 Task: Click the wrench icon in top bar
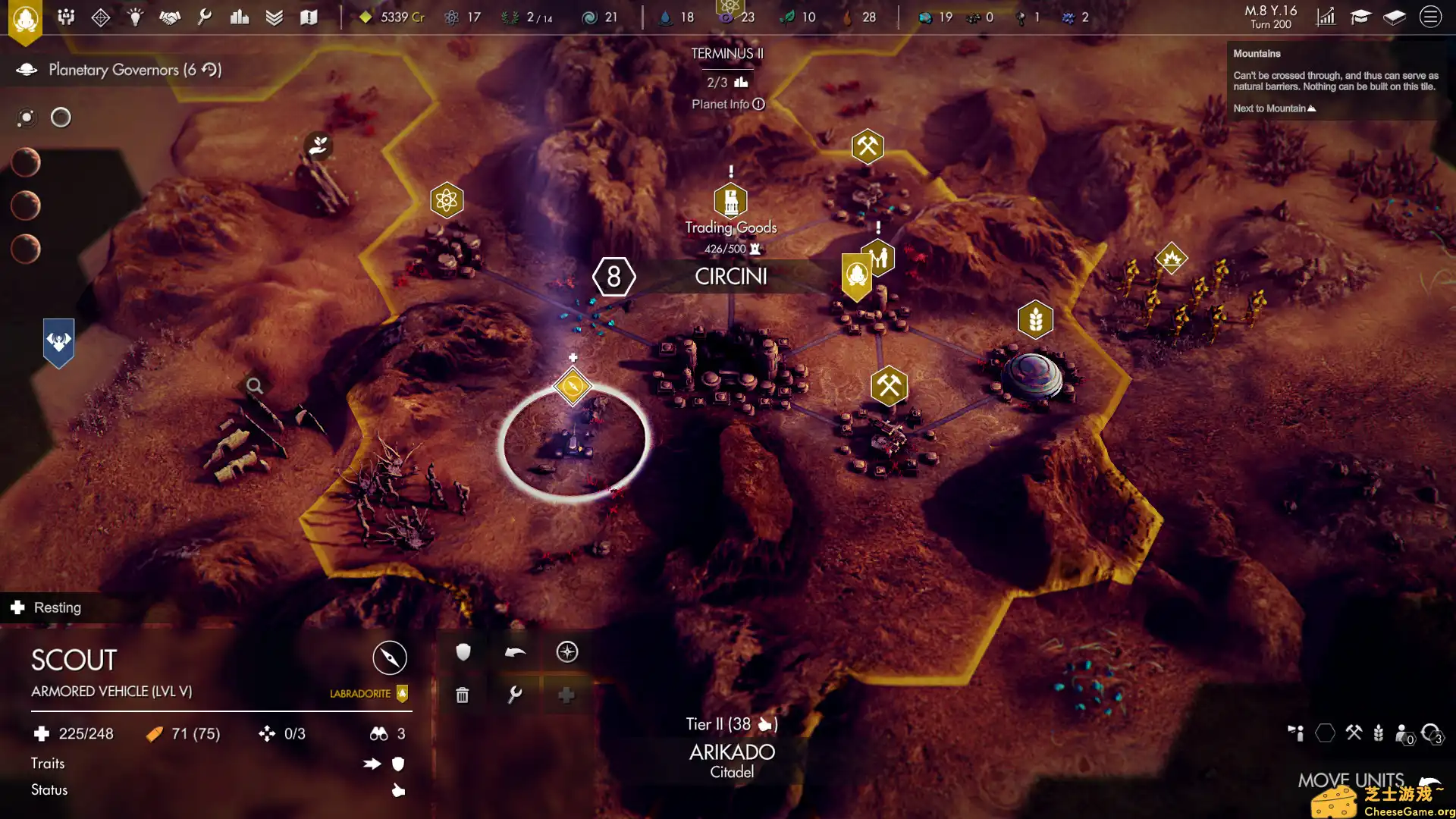[204, 17]
